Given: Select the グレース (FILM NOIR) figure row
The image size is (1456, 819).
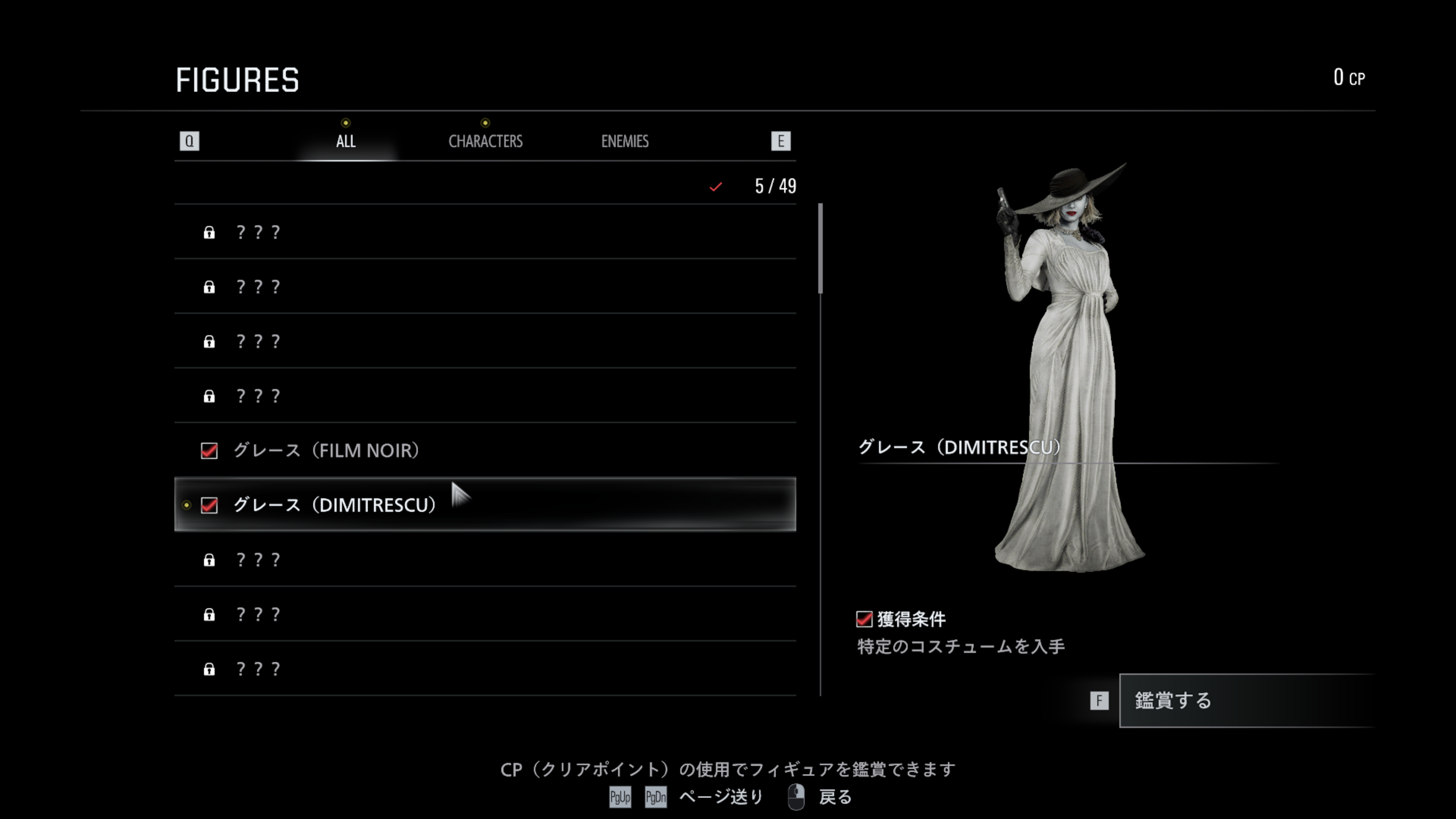Looking at the screenshot, I should (485, 450).
